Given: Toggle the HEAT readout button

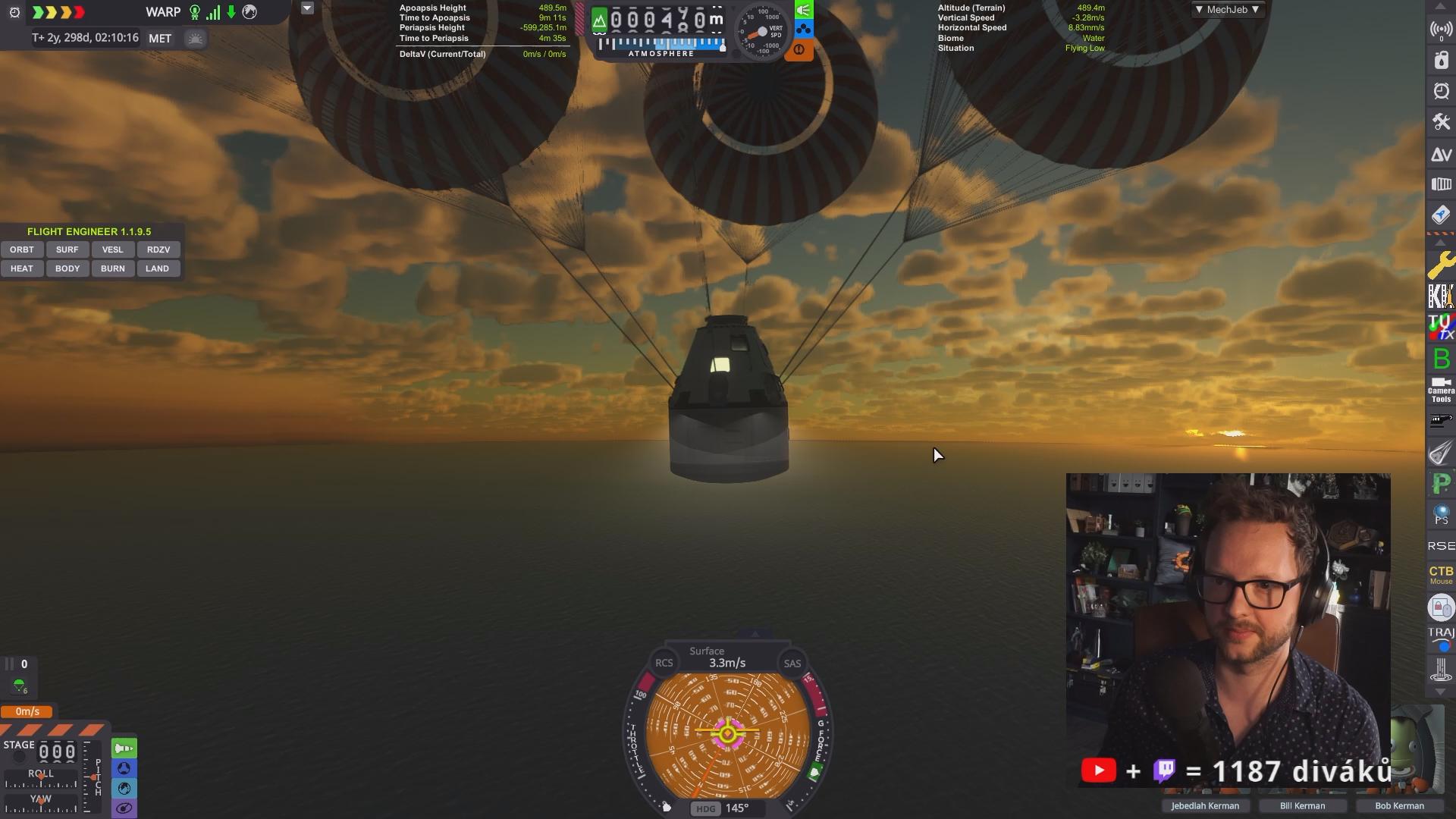Looking at the screenshot, I should 22,268.
